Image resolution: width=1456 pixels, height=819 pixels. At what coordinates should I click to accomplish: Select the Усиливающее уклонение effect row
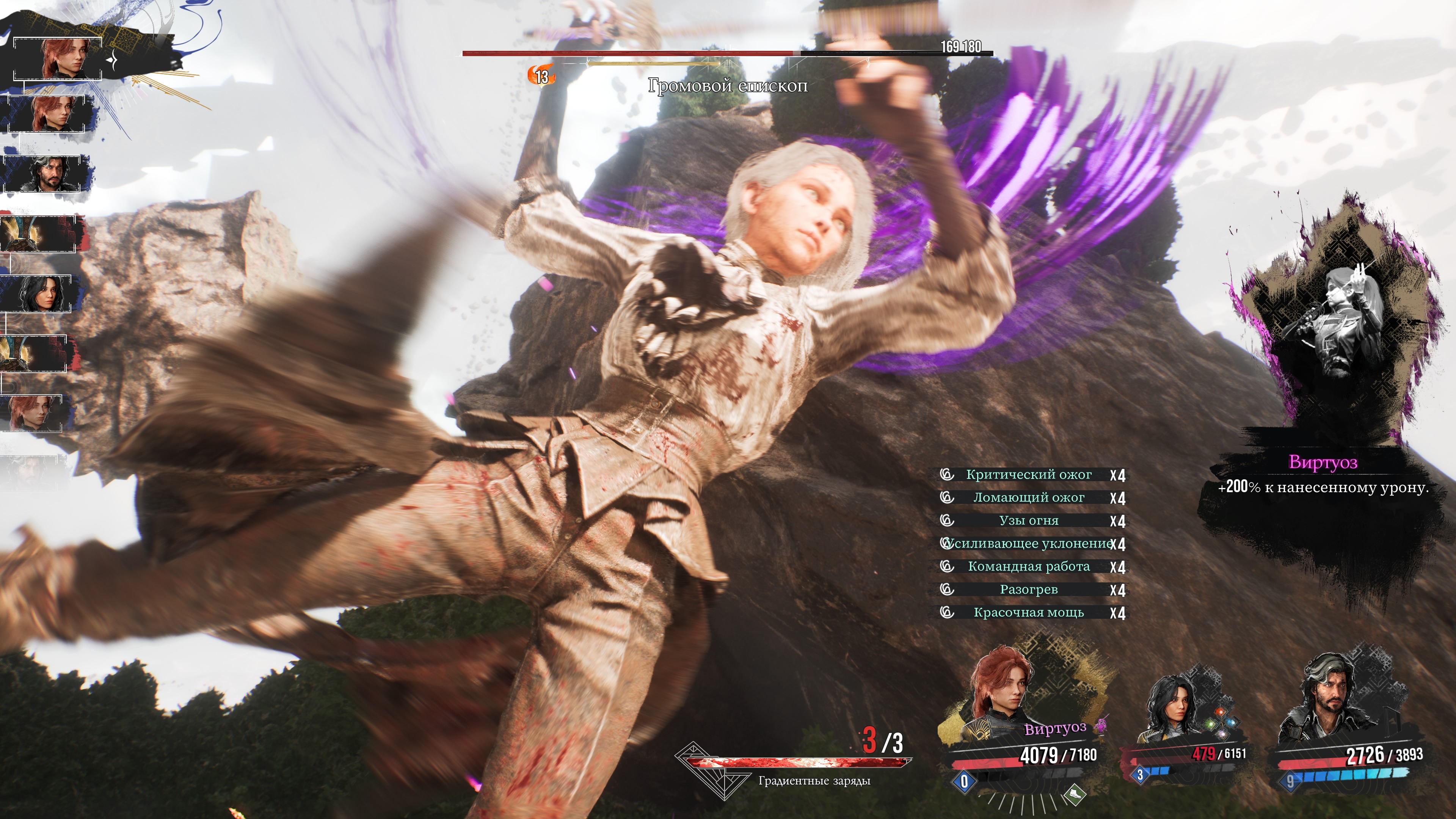click(x=1029, y=544)
